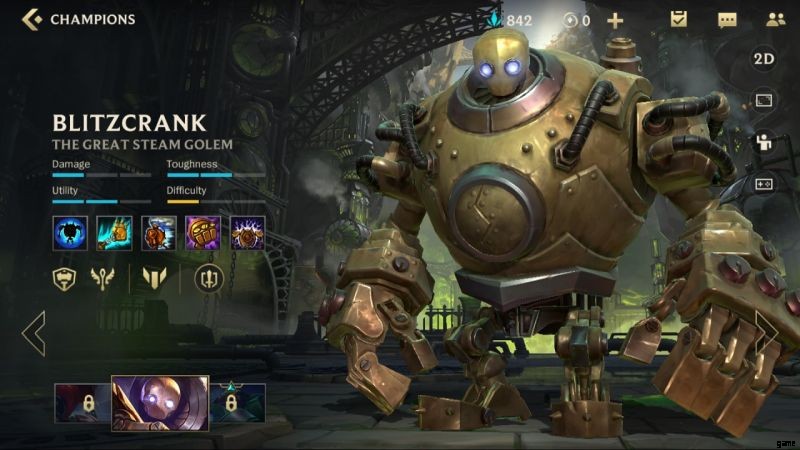Select the default Blitzcrank skin thumbnail
This screenshot has height=450, width=800.
(160, 403)
